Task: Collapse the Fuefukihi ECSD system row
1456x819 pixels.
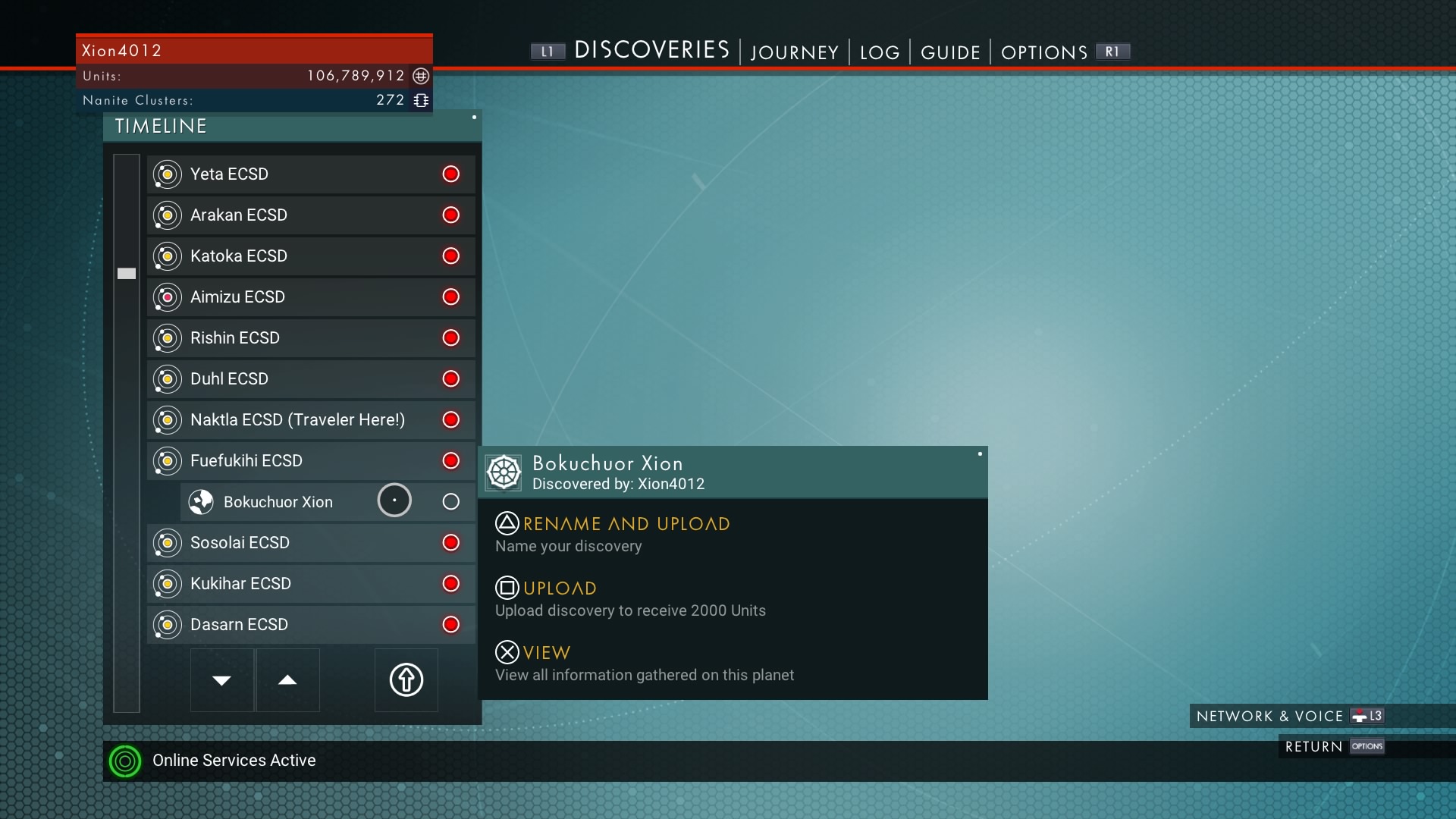Action: [x=311, y=461]
